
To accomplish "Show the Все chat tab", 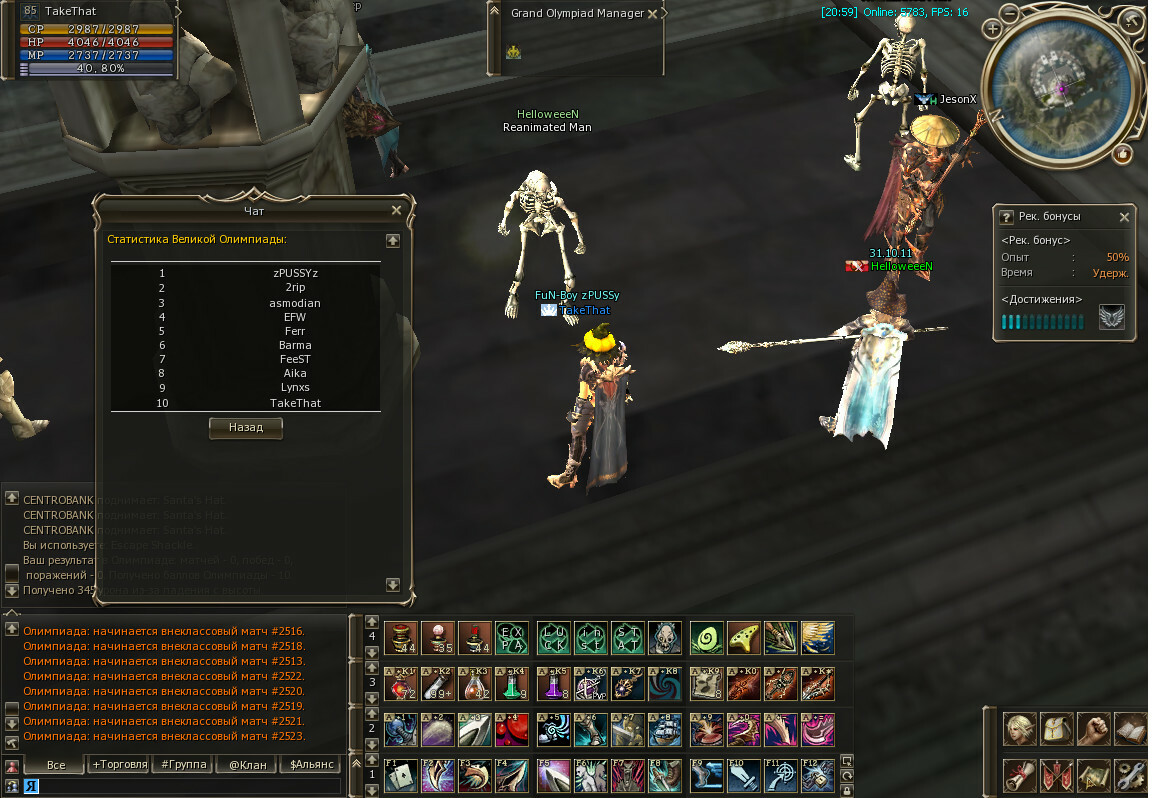I will [x=56, y=764].
